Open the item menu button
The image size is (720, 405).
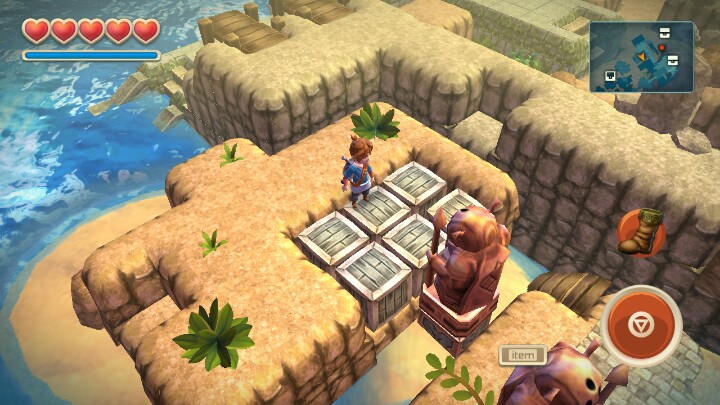[x=523, y=354]
